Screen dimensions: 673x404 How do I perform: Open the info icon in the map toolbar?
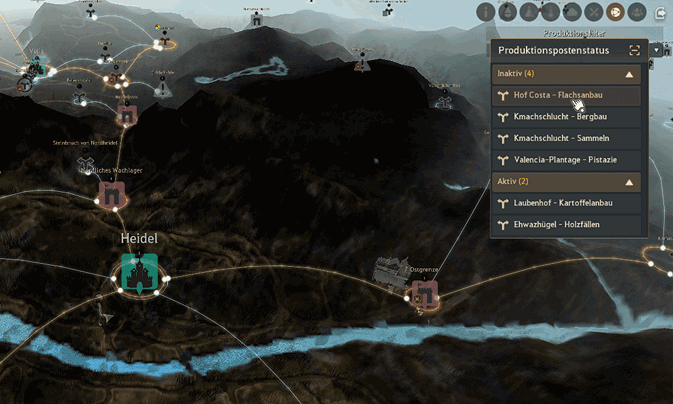coord(487,13)
